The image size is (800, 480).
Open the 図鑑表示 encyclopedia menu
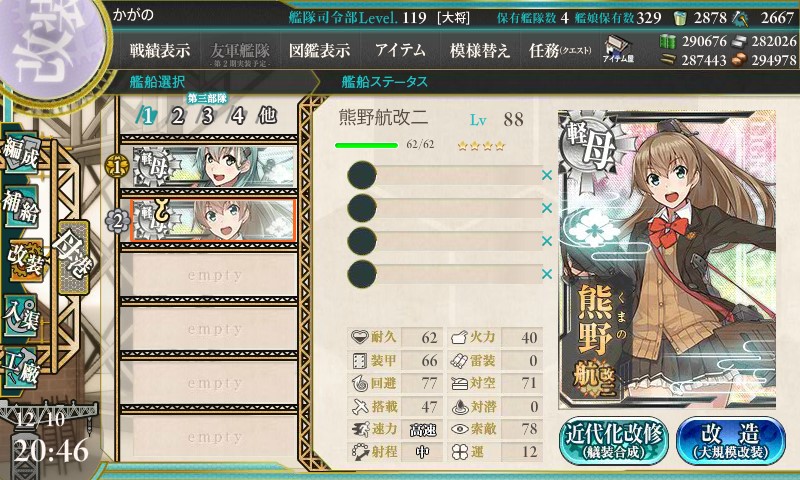tap(318, 50)
